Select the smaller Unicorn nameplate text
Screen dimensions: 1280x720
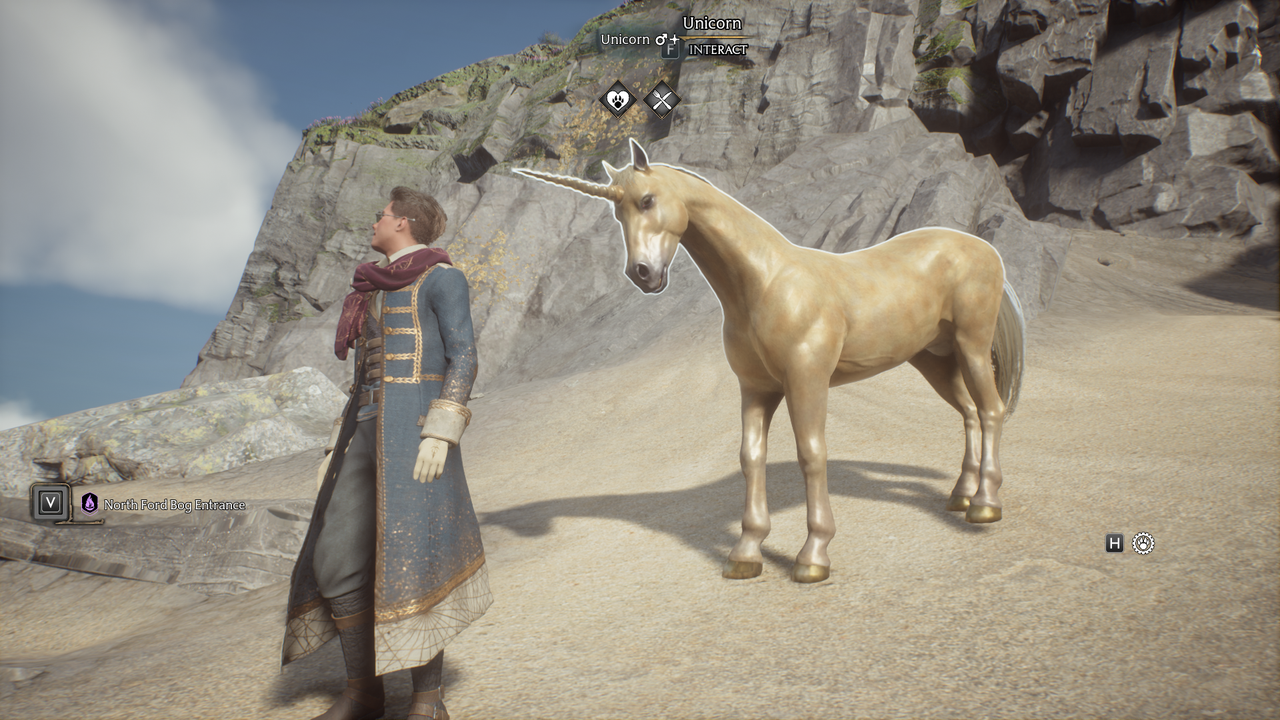[625, 39]
